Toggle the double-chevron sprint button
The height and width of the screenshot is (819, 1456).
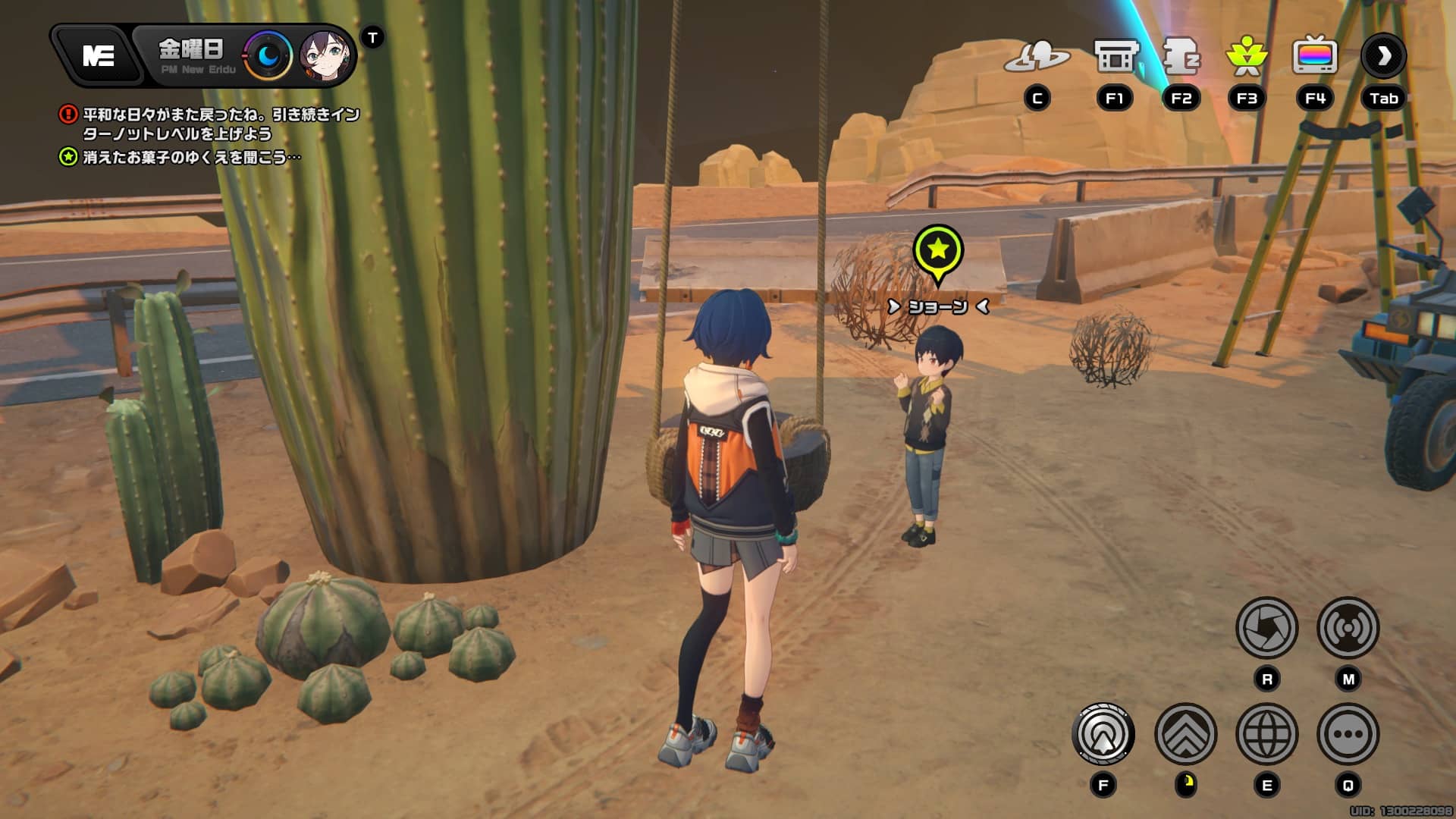[1185, 734]
